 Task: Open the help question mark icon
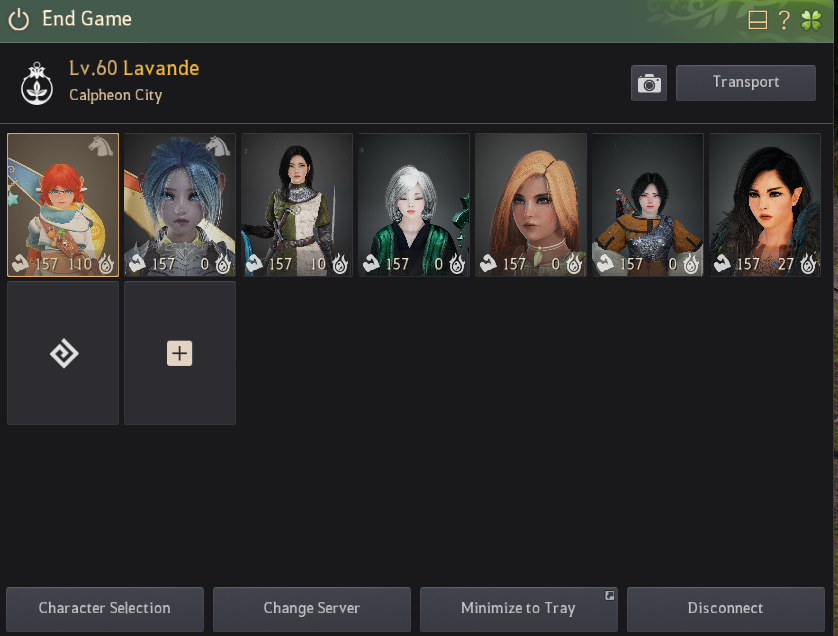tap(785, 20)
